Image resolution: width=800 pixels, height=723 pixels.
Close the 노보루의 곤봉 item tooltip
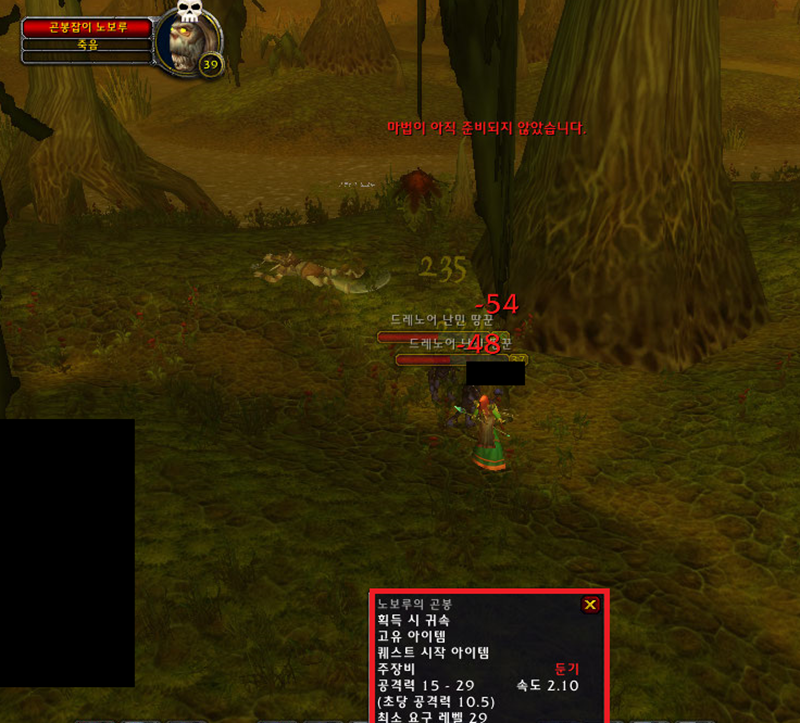(x=590, y=604)
